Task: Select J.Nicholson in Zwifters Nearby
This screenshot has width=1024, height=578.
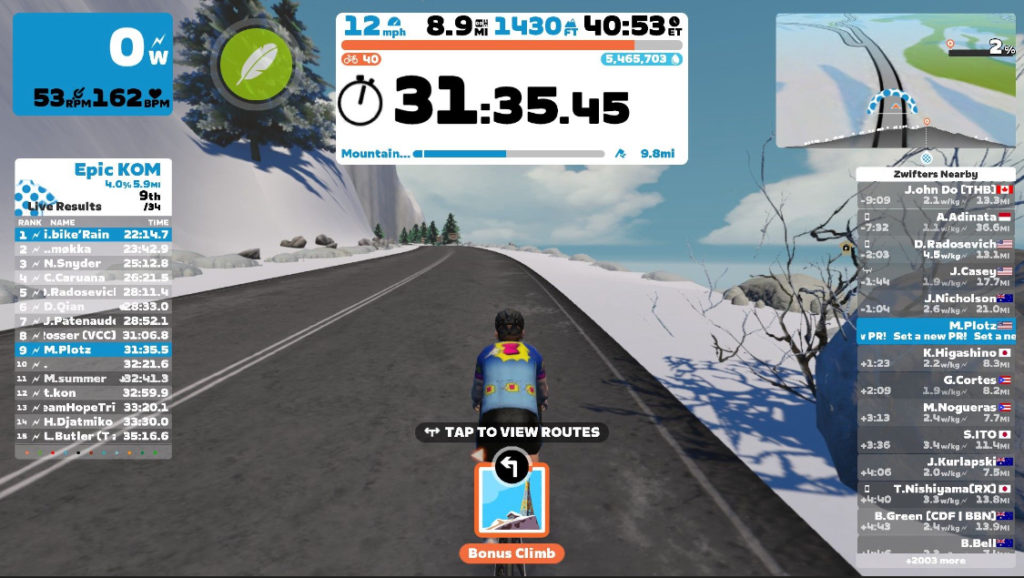Action: click(935, 304)
